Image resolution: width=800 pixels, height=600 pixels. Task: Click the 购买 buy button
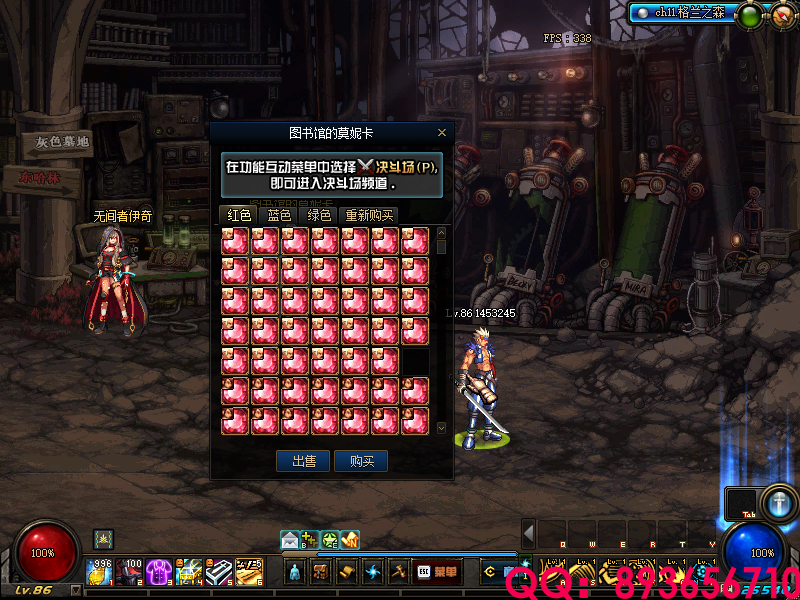[x=361, y=461]
